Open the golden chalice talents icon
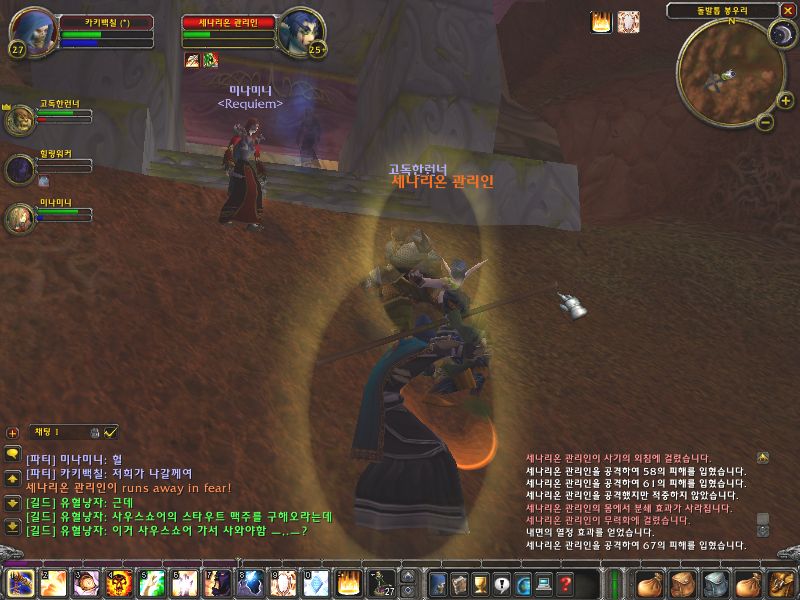This screenshot has height=600, width=800. pos(479,583)
